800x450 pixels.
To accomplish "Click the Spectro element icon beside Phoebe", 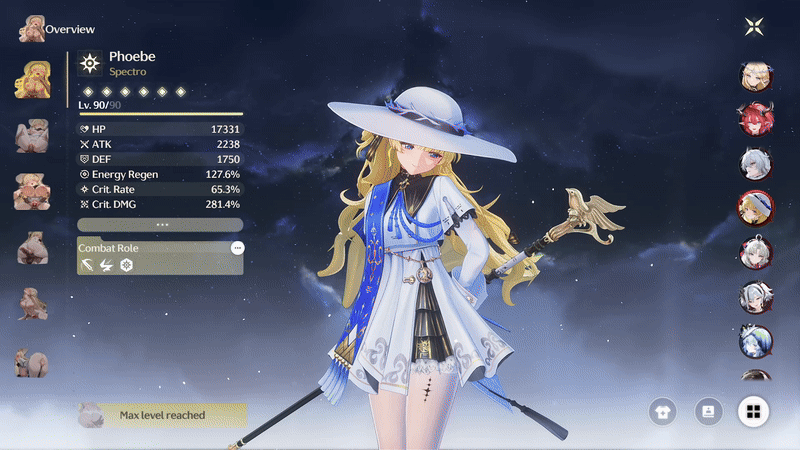I will click(90, 64).
